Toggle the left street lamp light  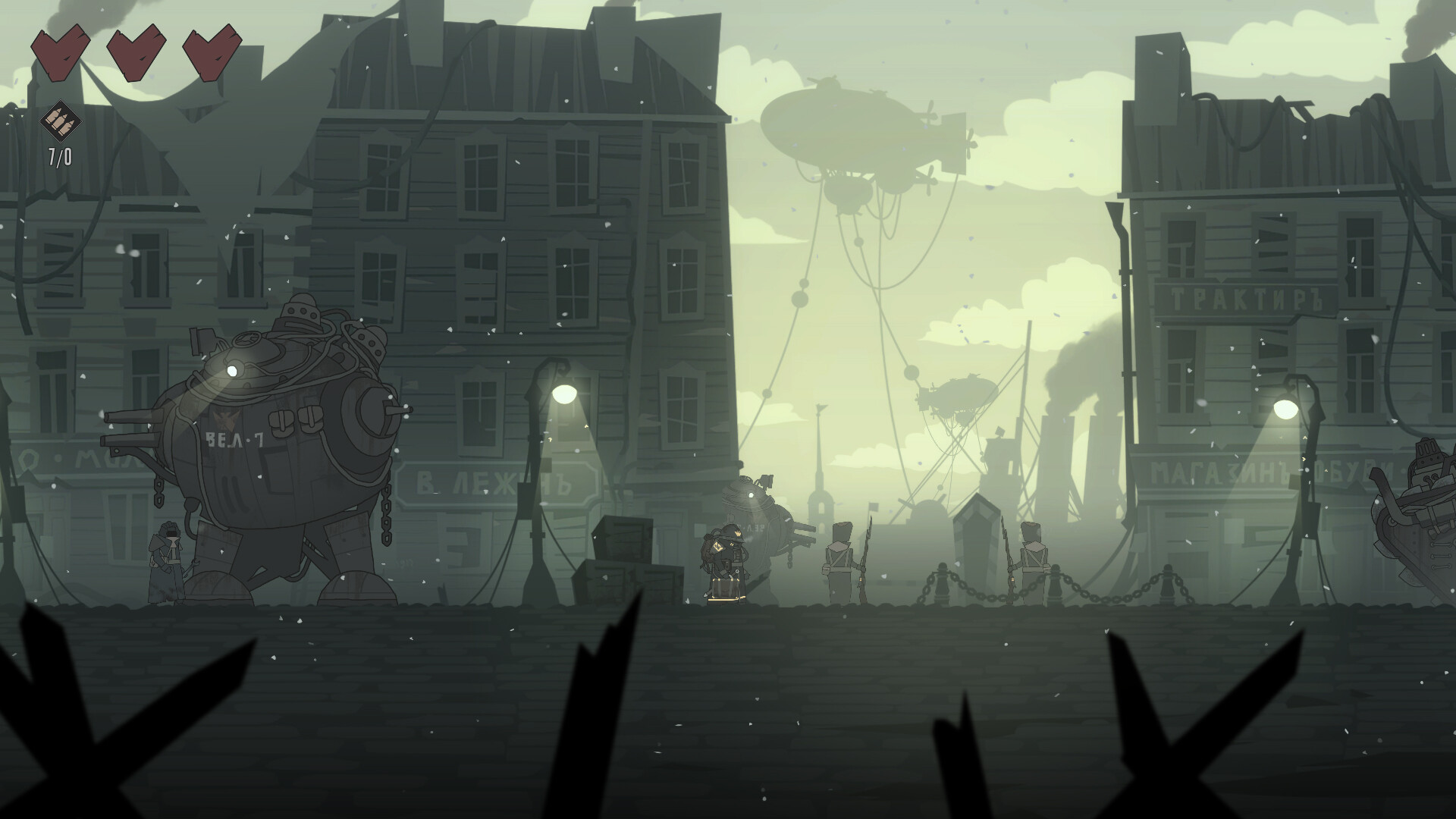[x=563, y=394]
